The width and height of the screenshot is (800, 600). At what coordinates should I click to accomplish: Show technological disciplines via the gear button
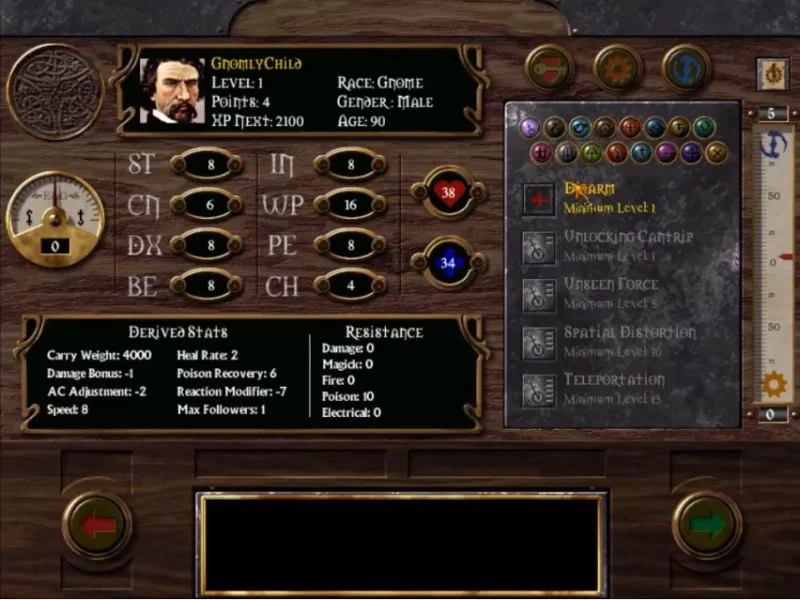click(617, 68)
